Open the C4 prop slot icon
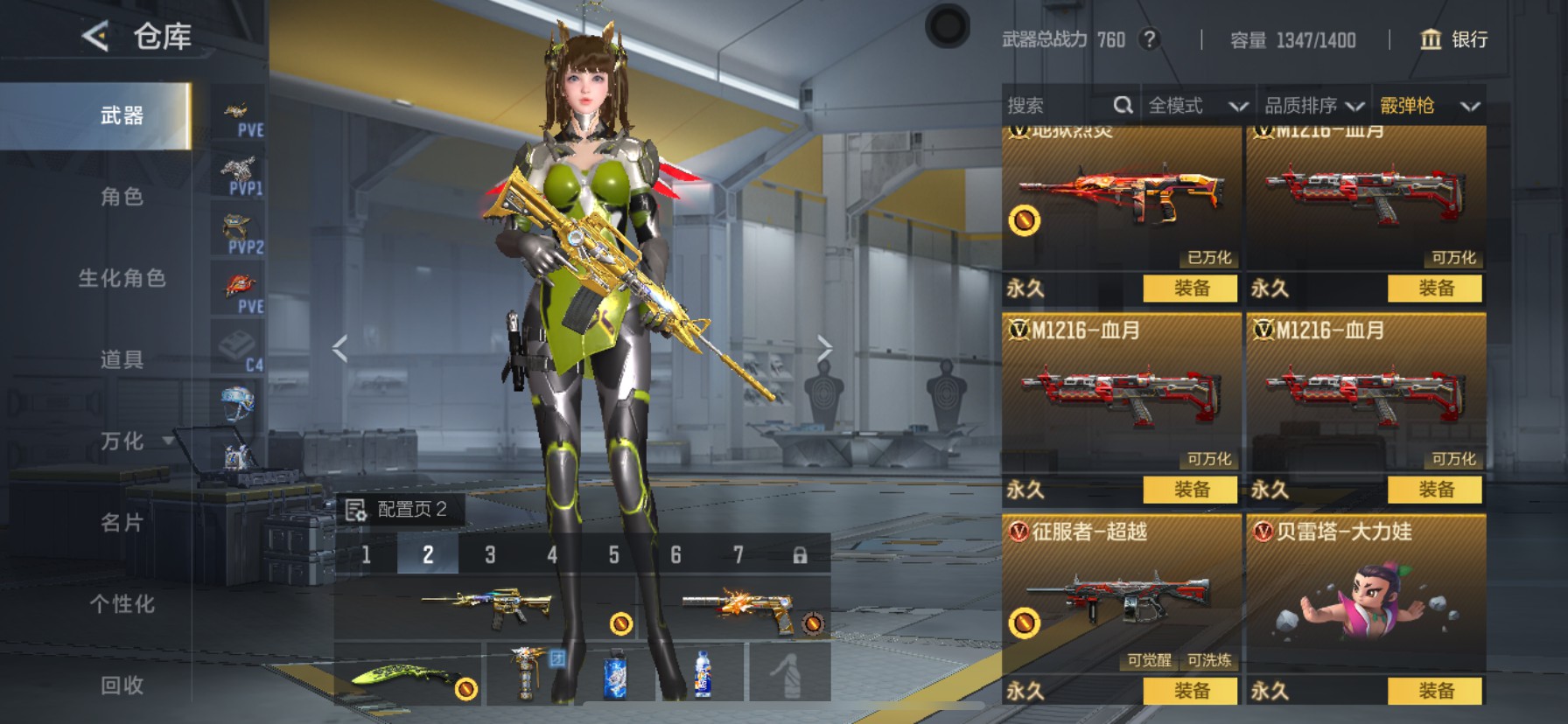The width and height of the screenshot is (1568, 724). click(238, 341)
